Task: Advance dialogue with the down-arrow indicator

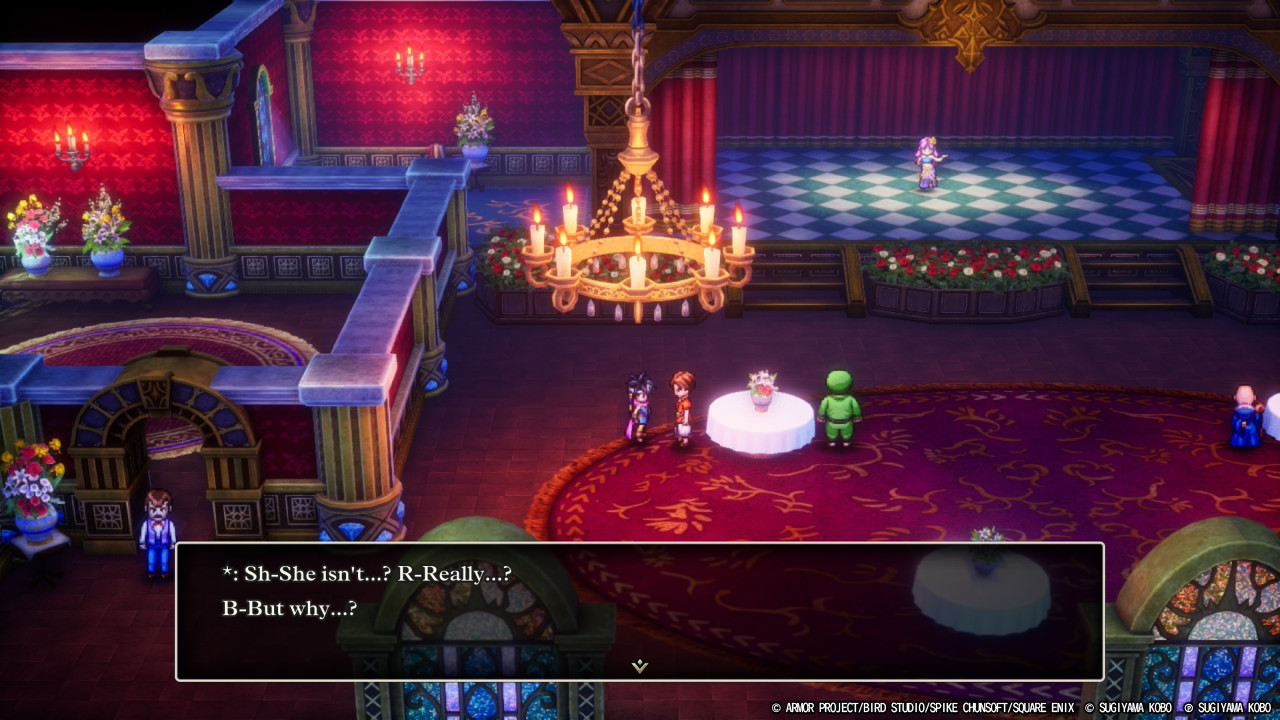Action: point(640,665)
